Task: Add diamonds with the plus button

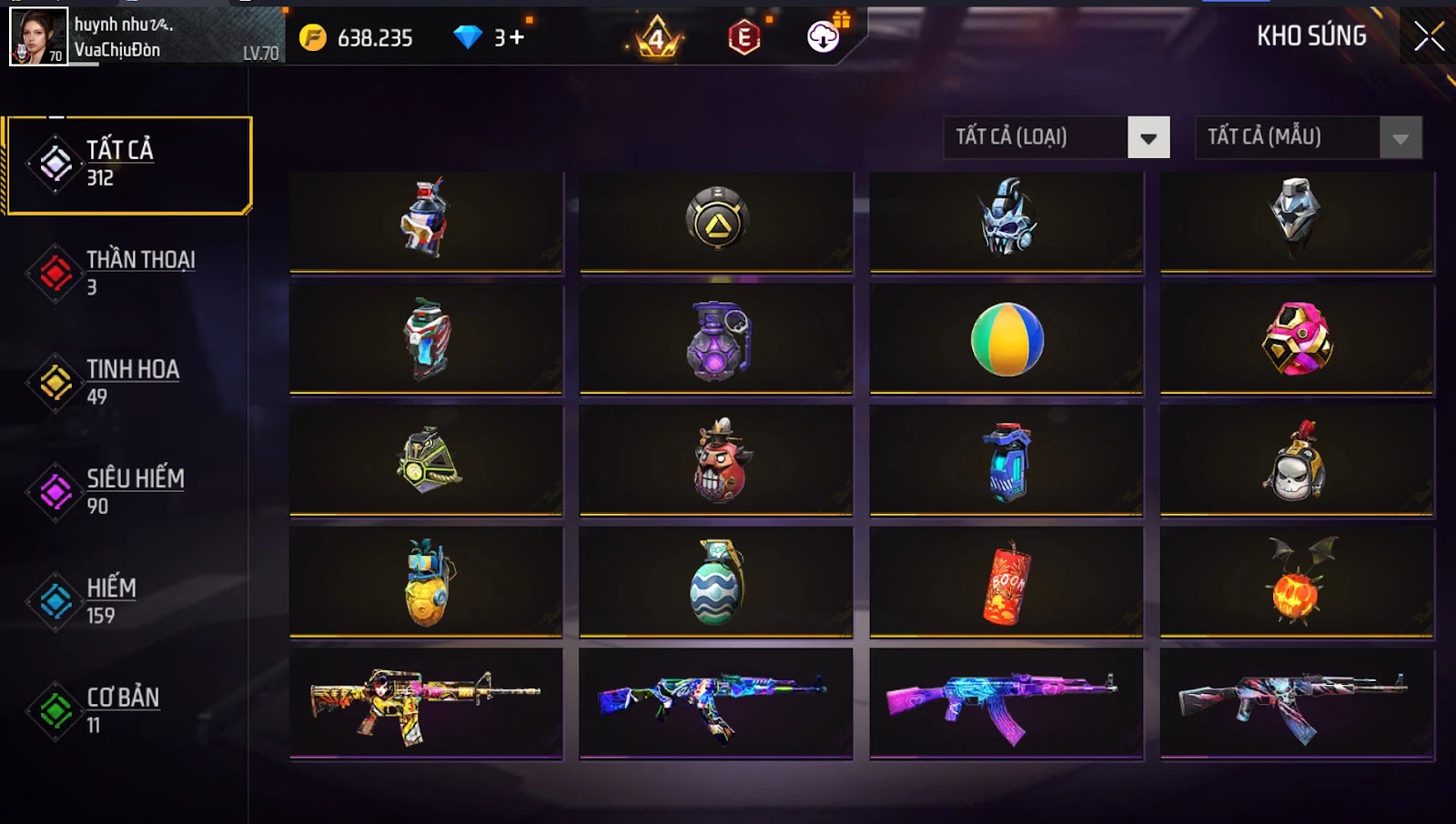Action: pos(517,37)
